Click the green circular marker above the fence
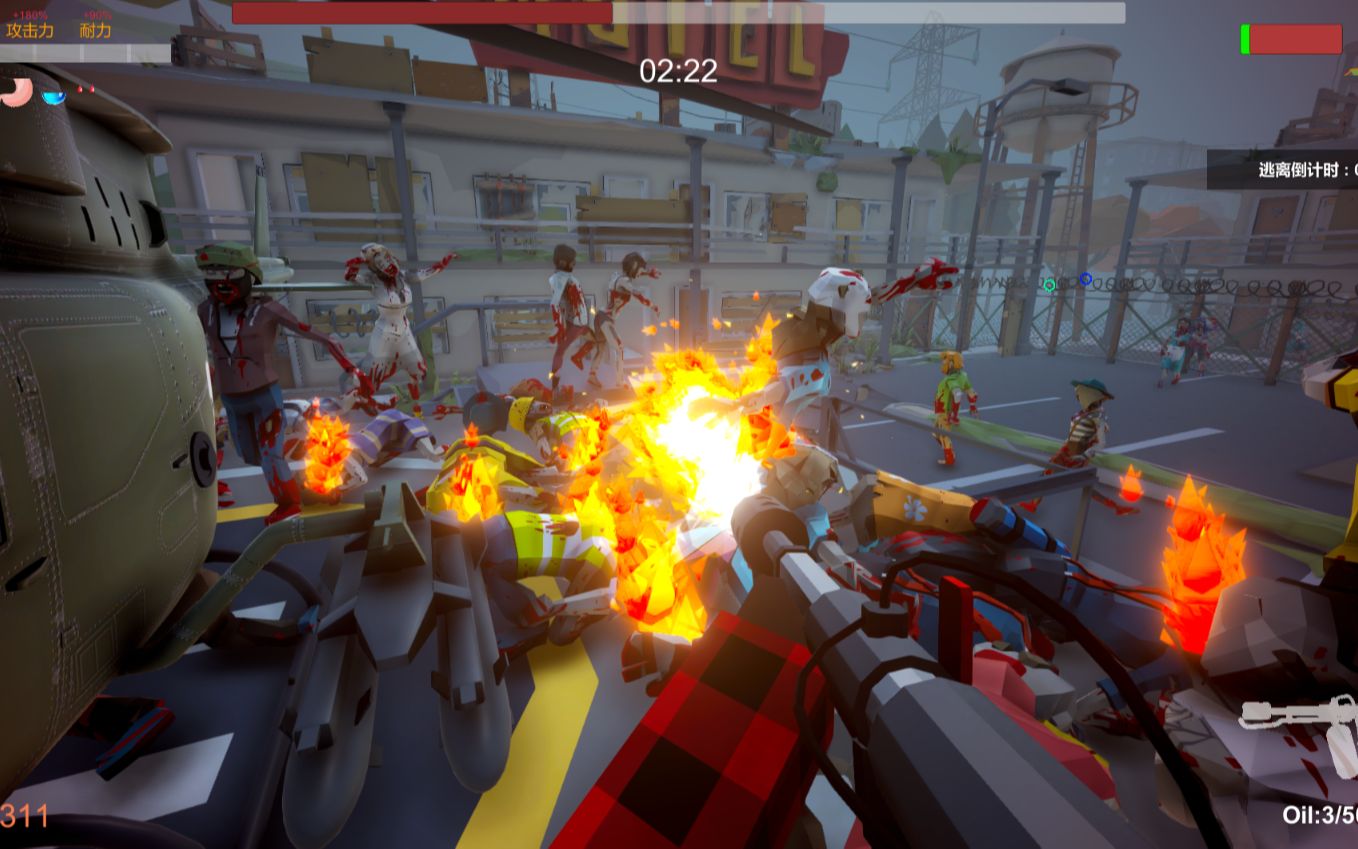 tap(1049, 286)
